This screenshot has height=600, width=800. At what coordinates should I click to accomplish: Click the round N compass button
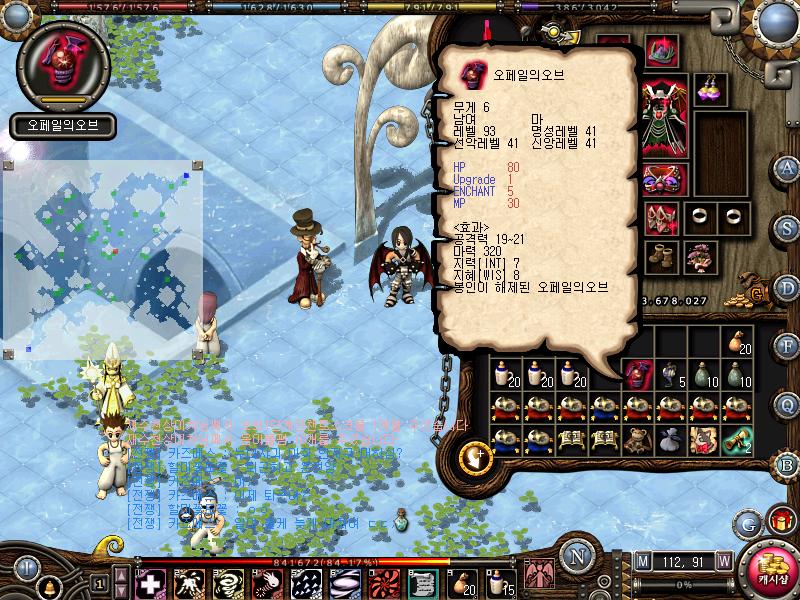(575, 556)
